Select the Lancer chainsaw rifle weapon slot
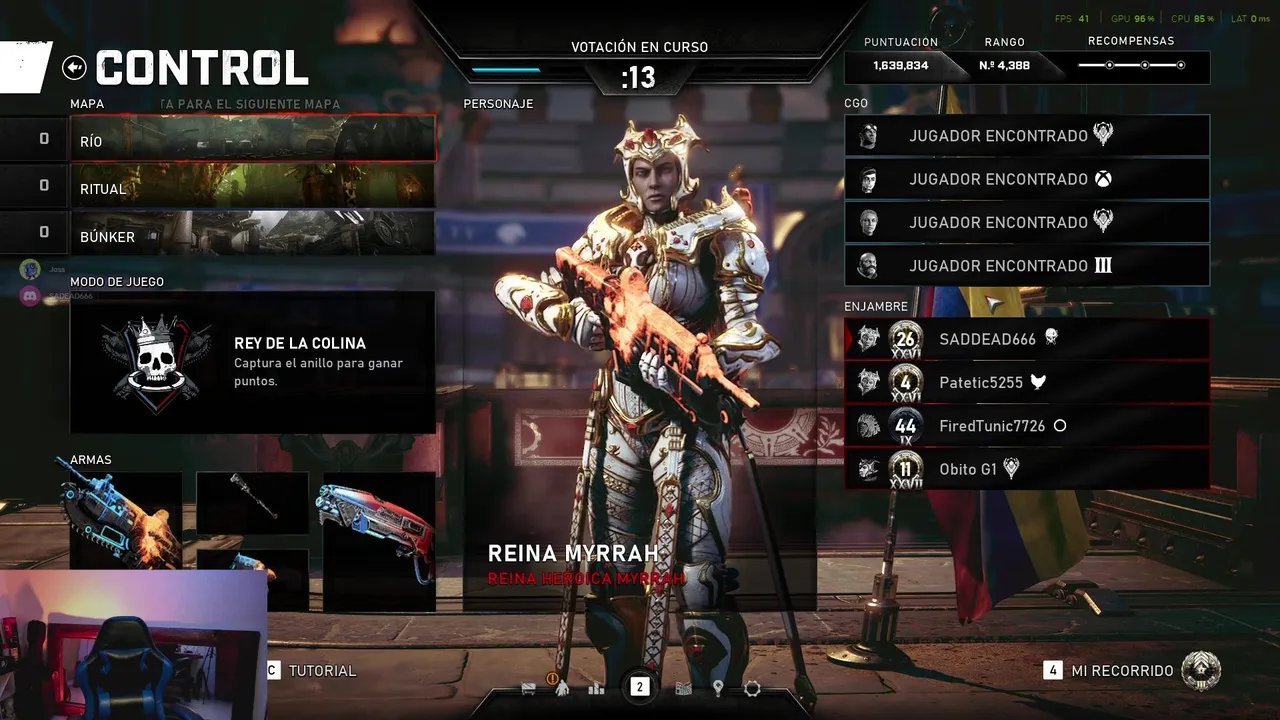This screenshot has height=720, width=1280. [125, 520]
